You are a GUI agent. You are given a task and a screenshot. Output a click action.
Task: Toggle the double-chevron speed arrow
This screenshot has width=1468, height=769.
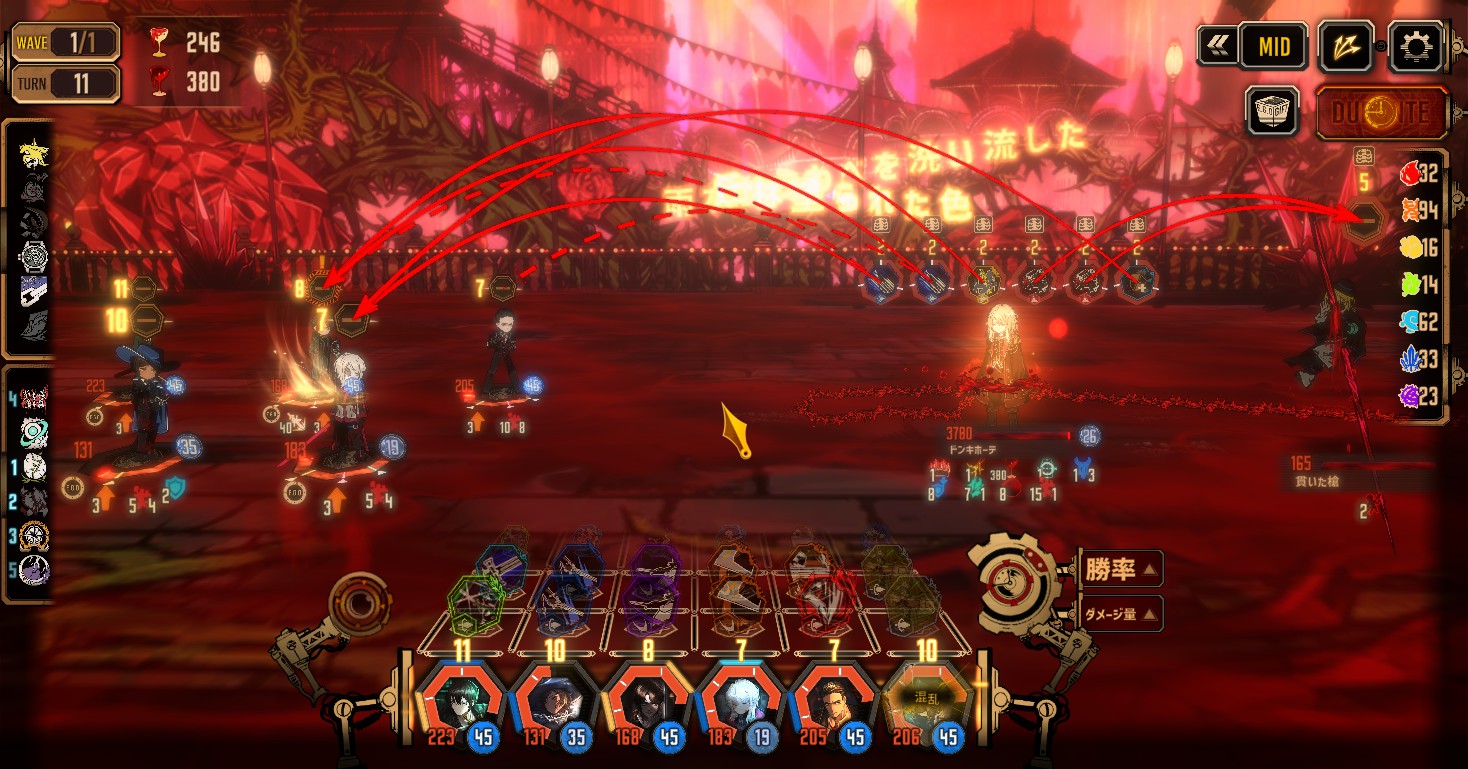(1217, 46)
